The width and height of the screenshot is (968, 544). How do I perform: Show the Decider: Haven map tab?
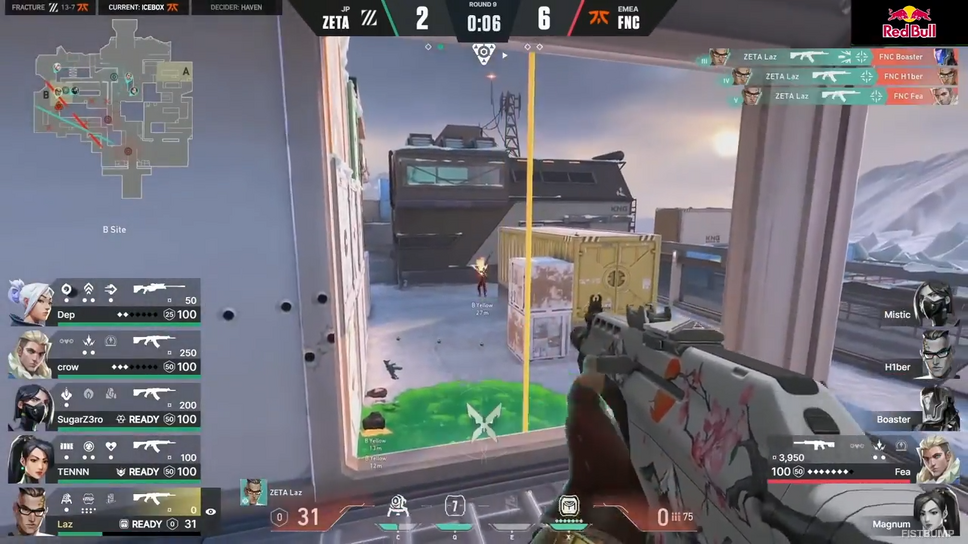(x=236, y=8)
